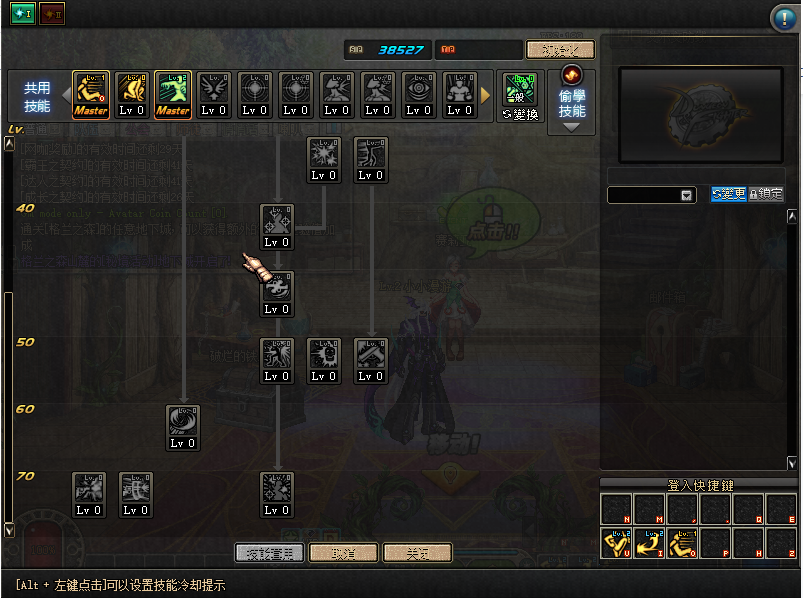Image resolution: width=803 pixels, height=598 pixels.
Task: Switch to skill page I tab
Action: point(22,17)
